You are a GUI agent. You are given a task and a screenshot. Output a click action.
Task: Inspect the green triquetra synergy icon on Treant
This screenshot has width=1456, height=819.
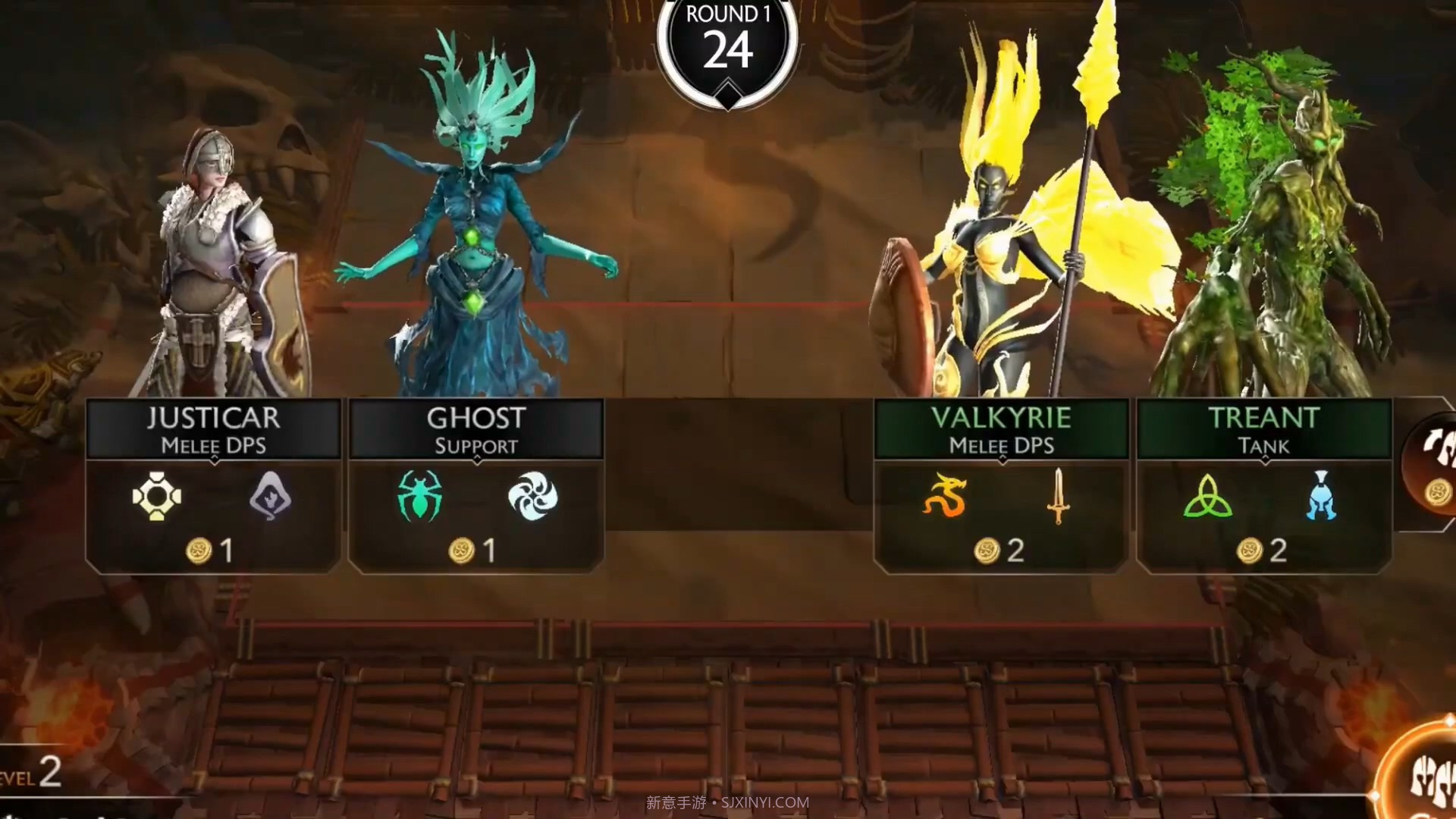pos(1207,496)
